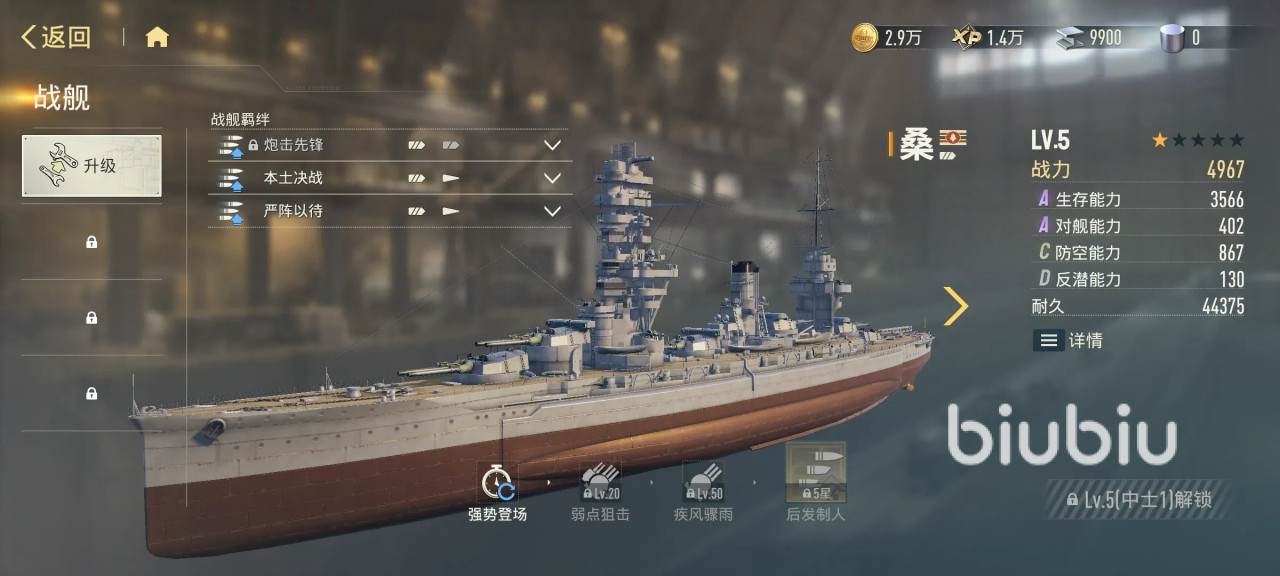Expand the 炮击先锋 bond row
This screenshot has width=1280, height=576.
[x=551, y=145]
